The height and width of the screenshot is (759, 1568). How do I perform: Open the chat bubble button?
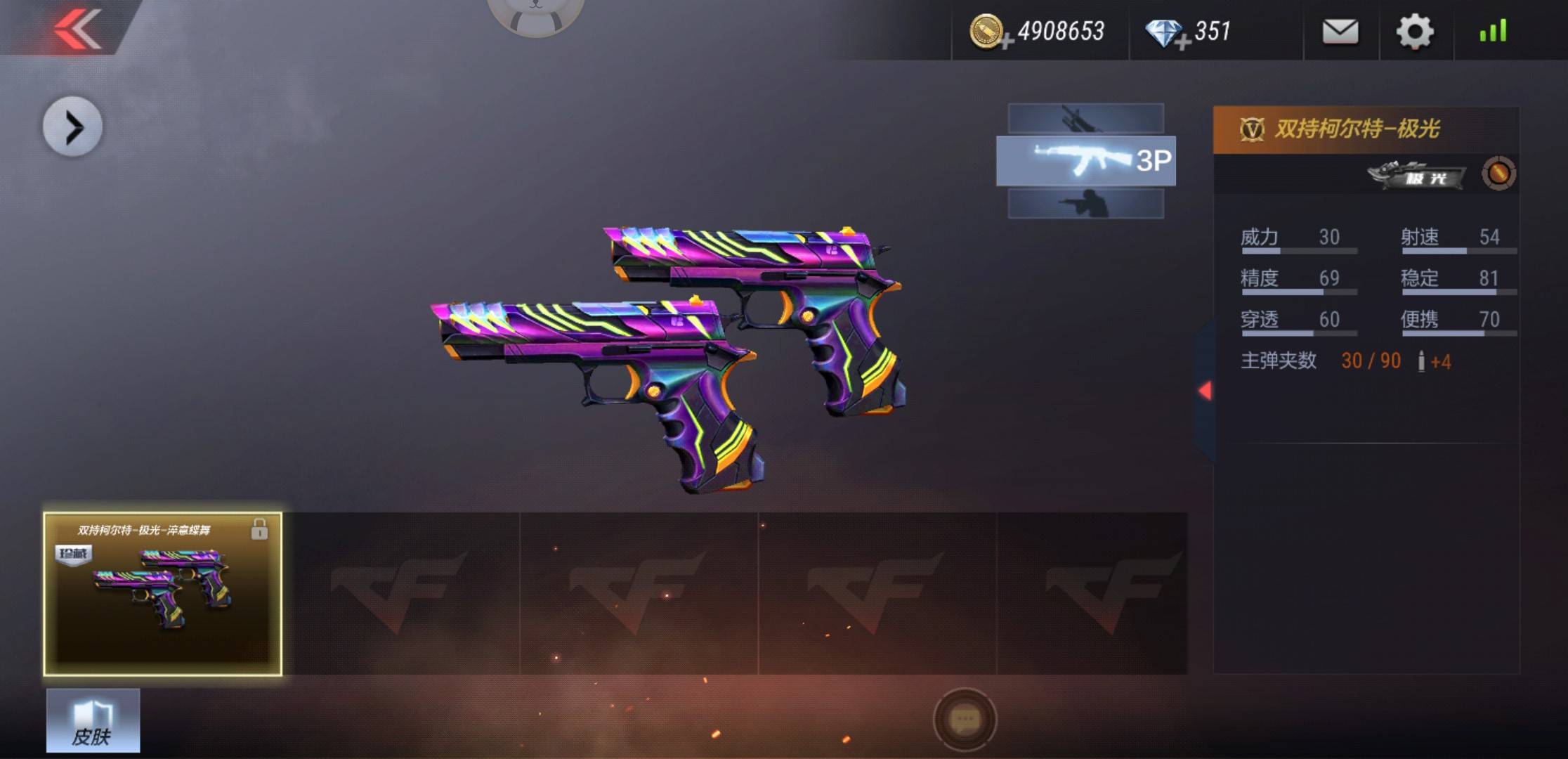click(965, 720)
